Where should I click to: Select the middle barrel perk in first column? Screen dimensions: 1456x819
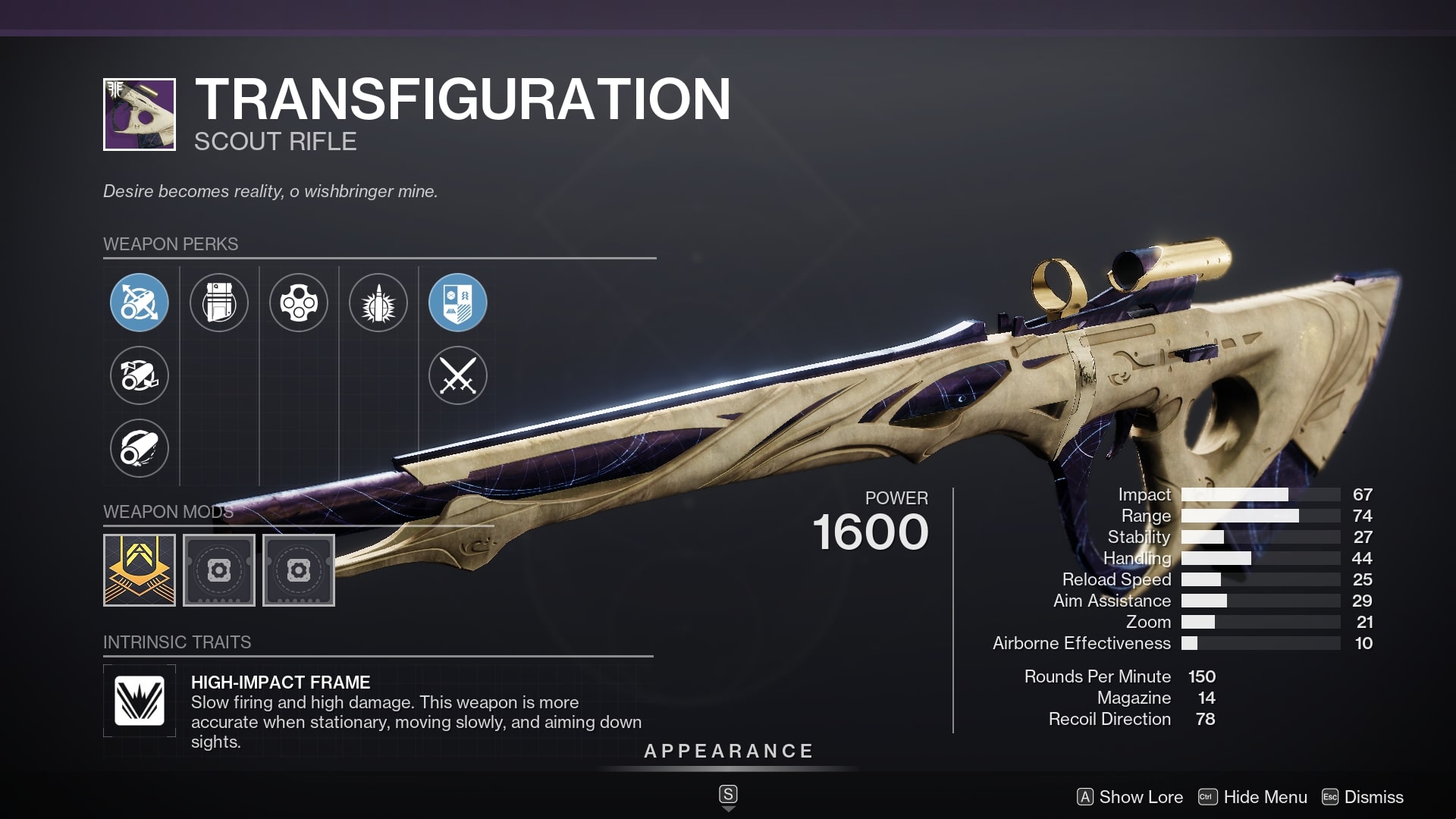point(140,376)
